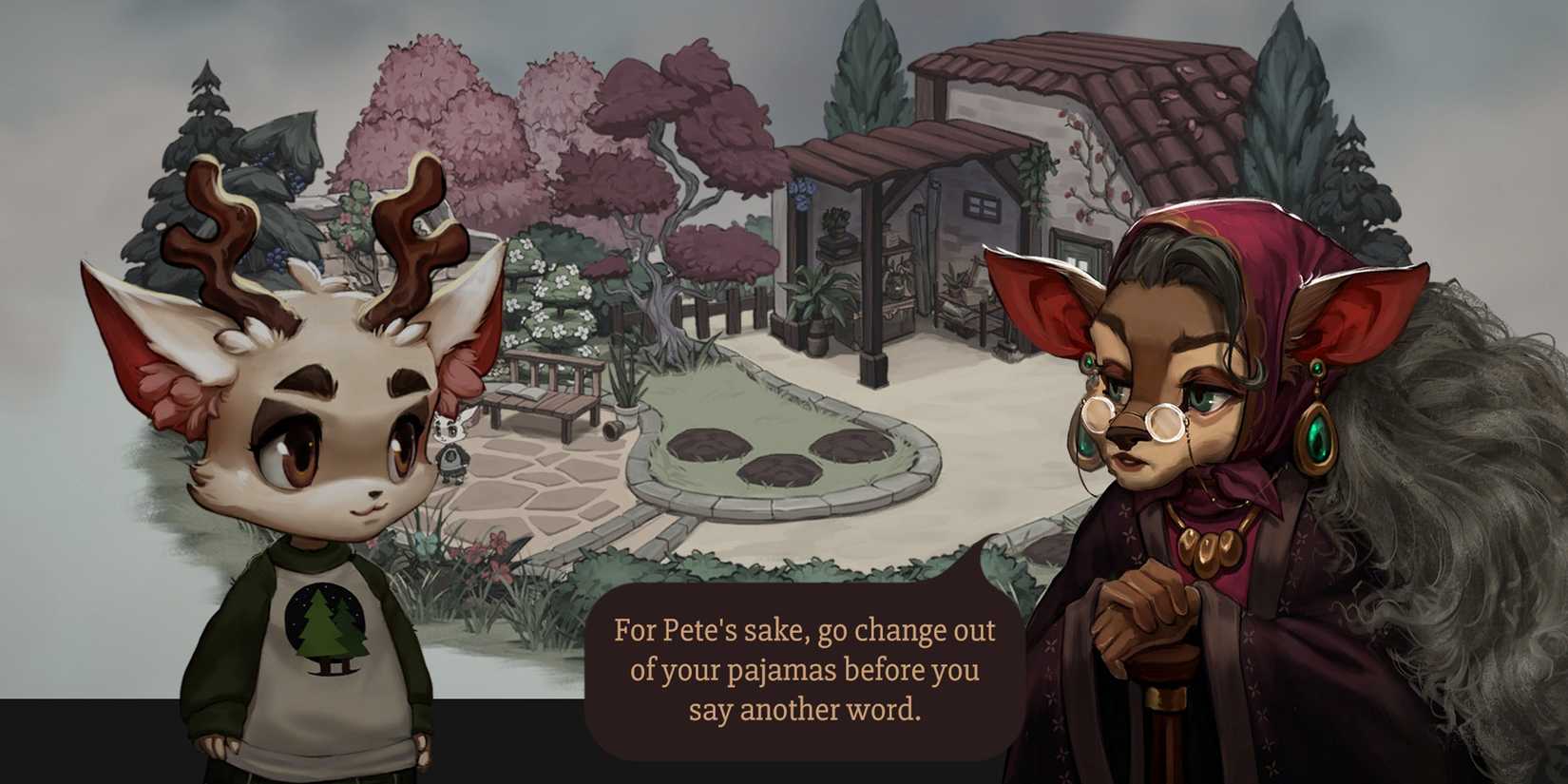
Task: Select the leftmost dirt mound in the garden
Action: click(x=708, y=442)
